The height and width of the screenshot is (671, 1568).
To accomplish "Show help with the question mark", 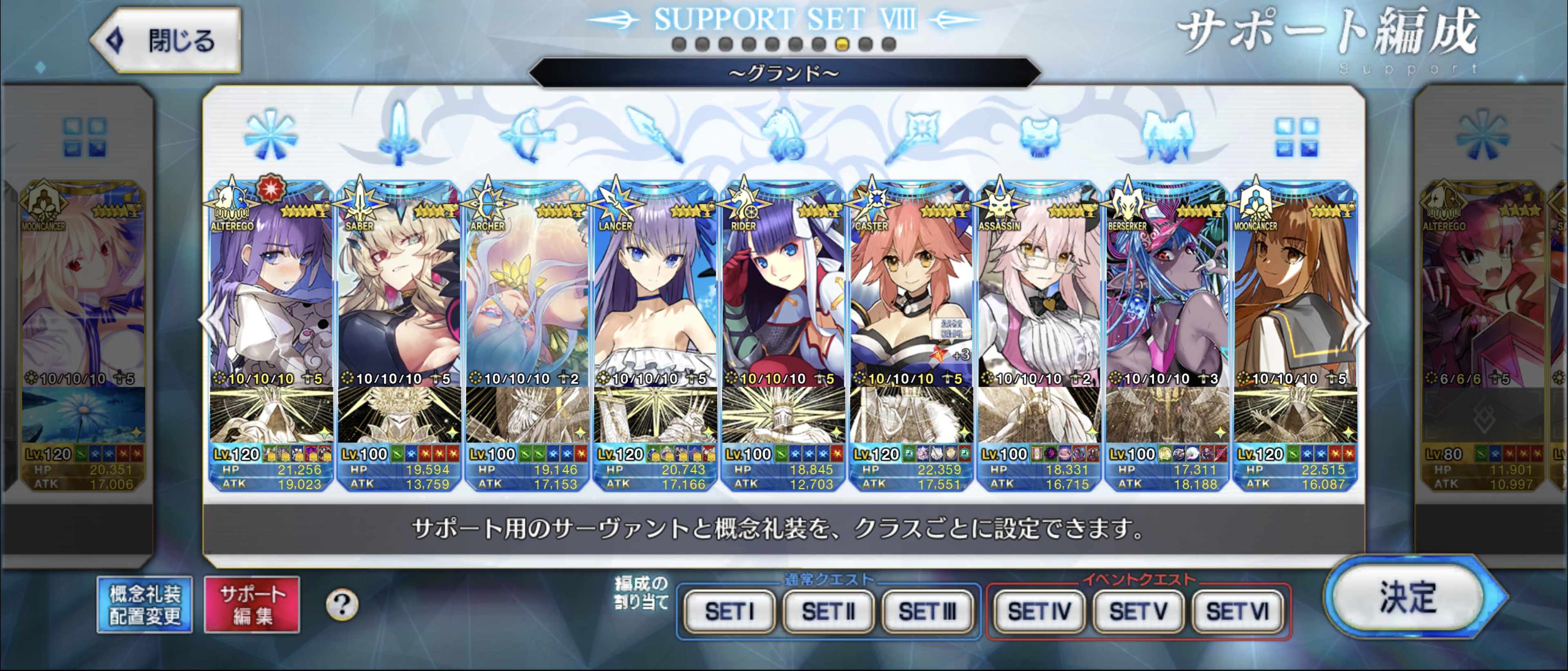I will [x=341, y=605].
